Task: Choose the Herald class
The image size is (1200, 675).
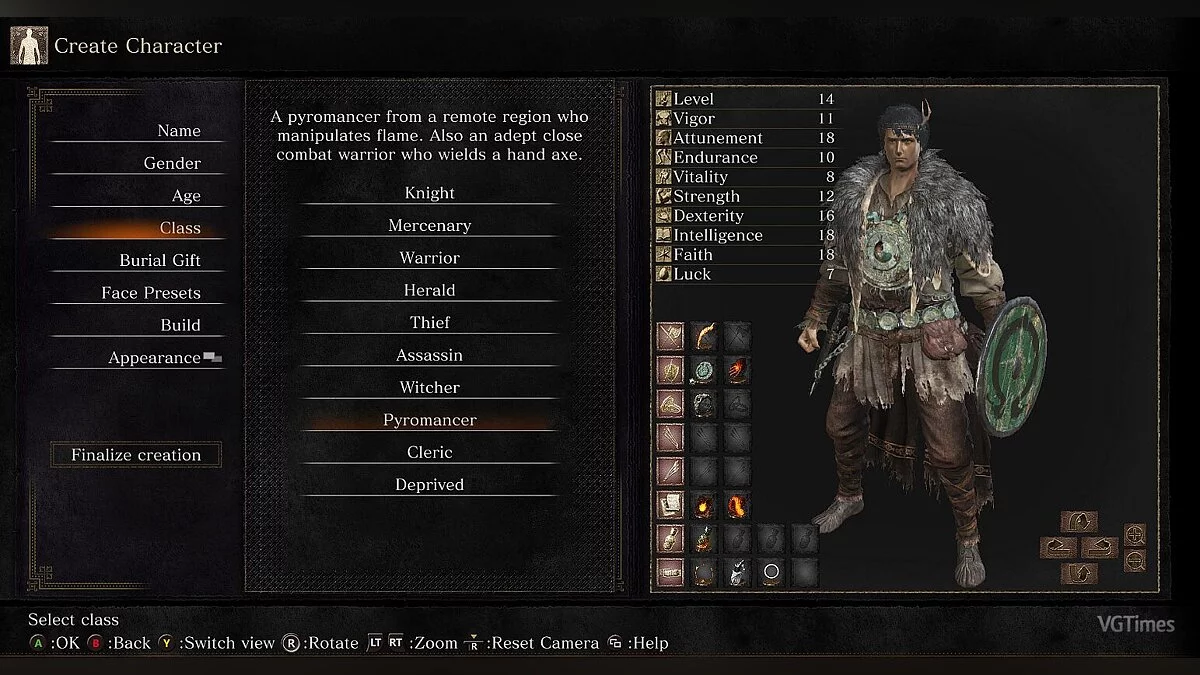Action: click(x=429, y=290)
